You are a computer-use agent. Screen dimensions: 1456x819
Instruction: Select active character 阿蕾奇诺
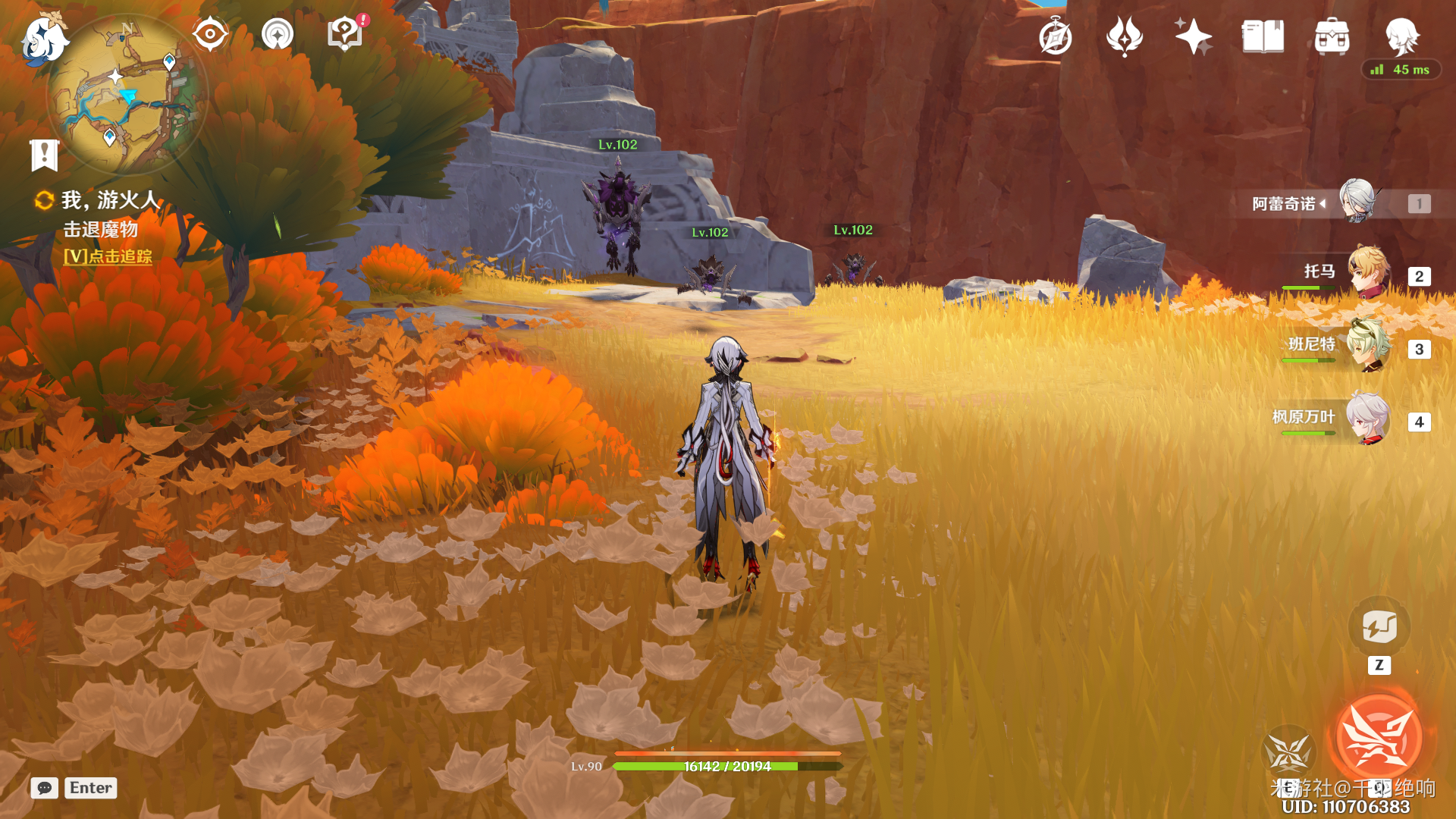[x=1358, y=202]
